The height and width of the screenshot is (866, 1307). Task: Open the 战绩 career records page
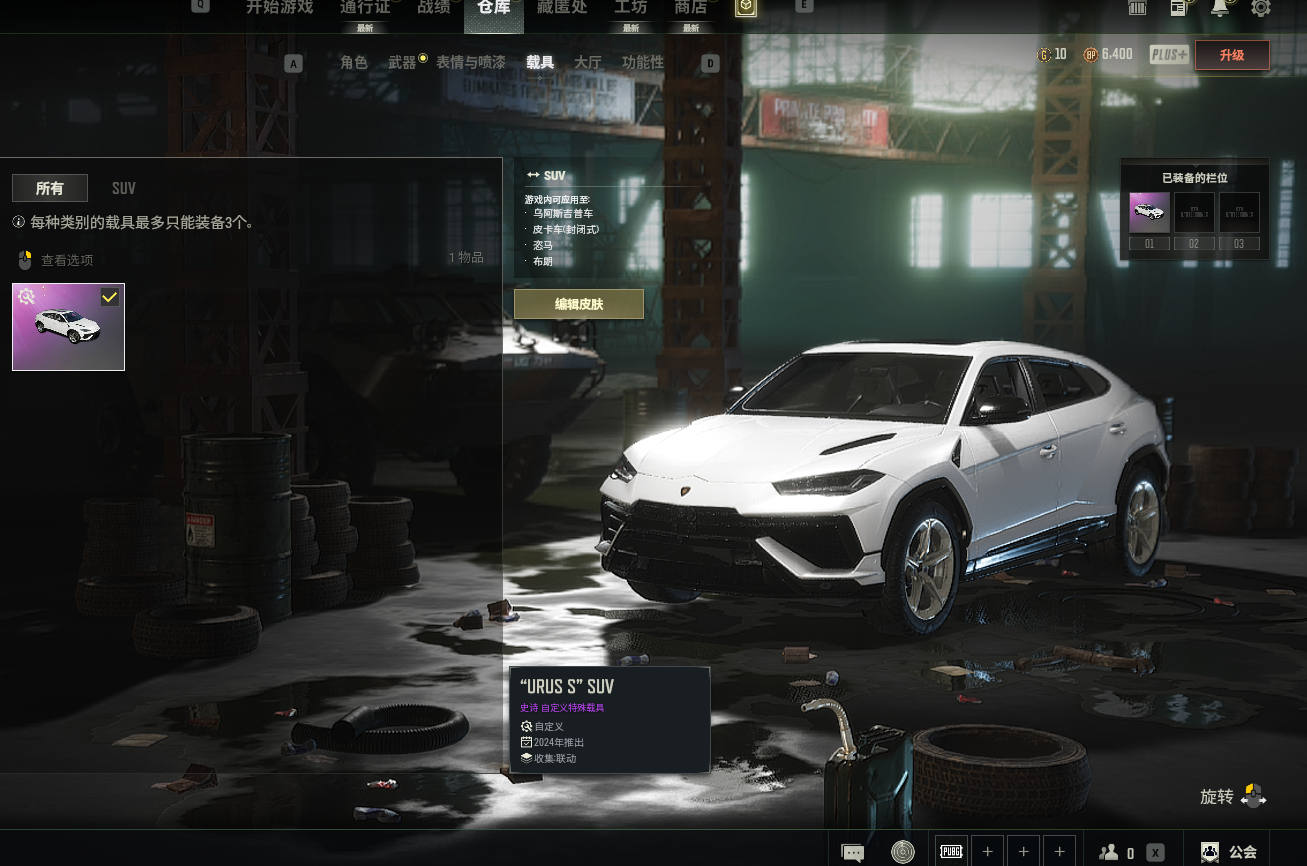(433, 8)
